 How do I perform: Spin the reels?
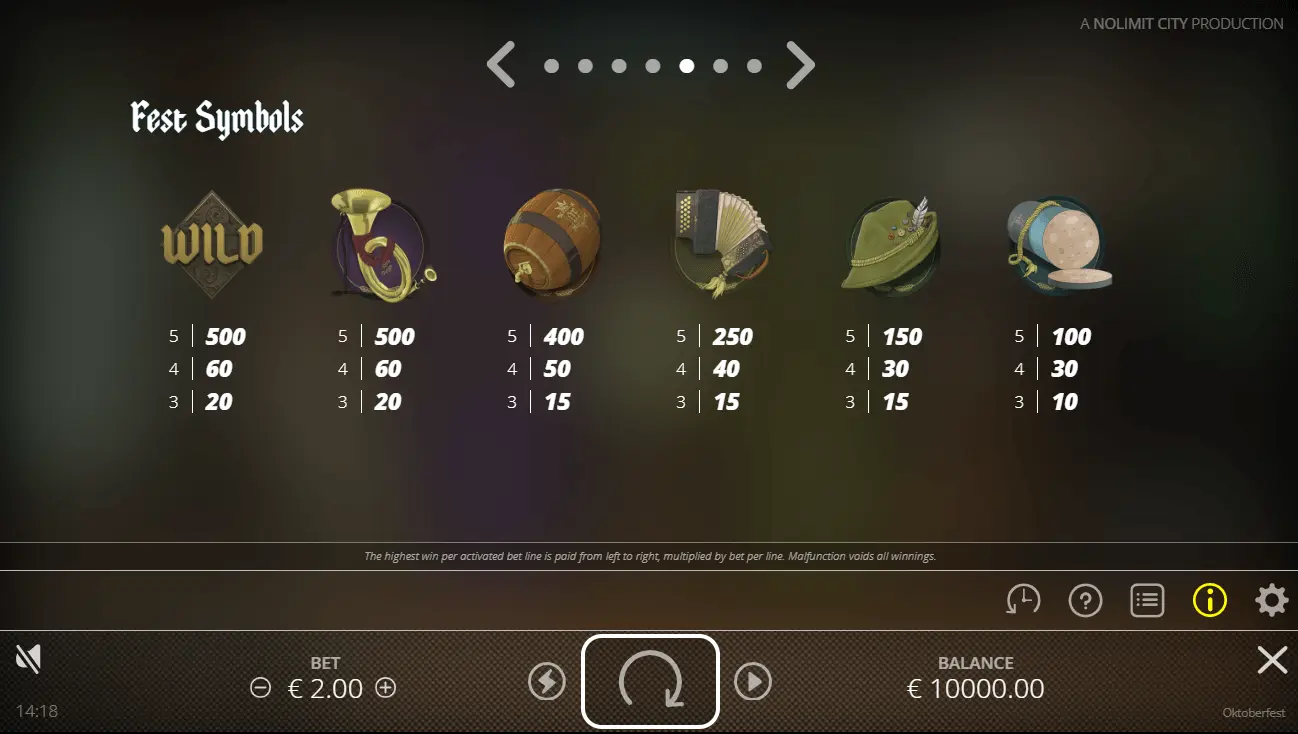tap(650, 682)
